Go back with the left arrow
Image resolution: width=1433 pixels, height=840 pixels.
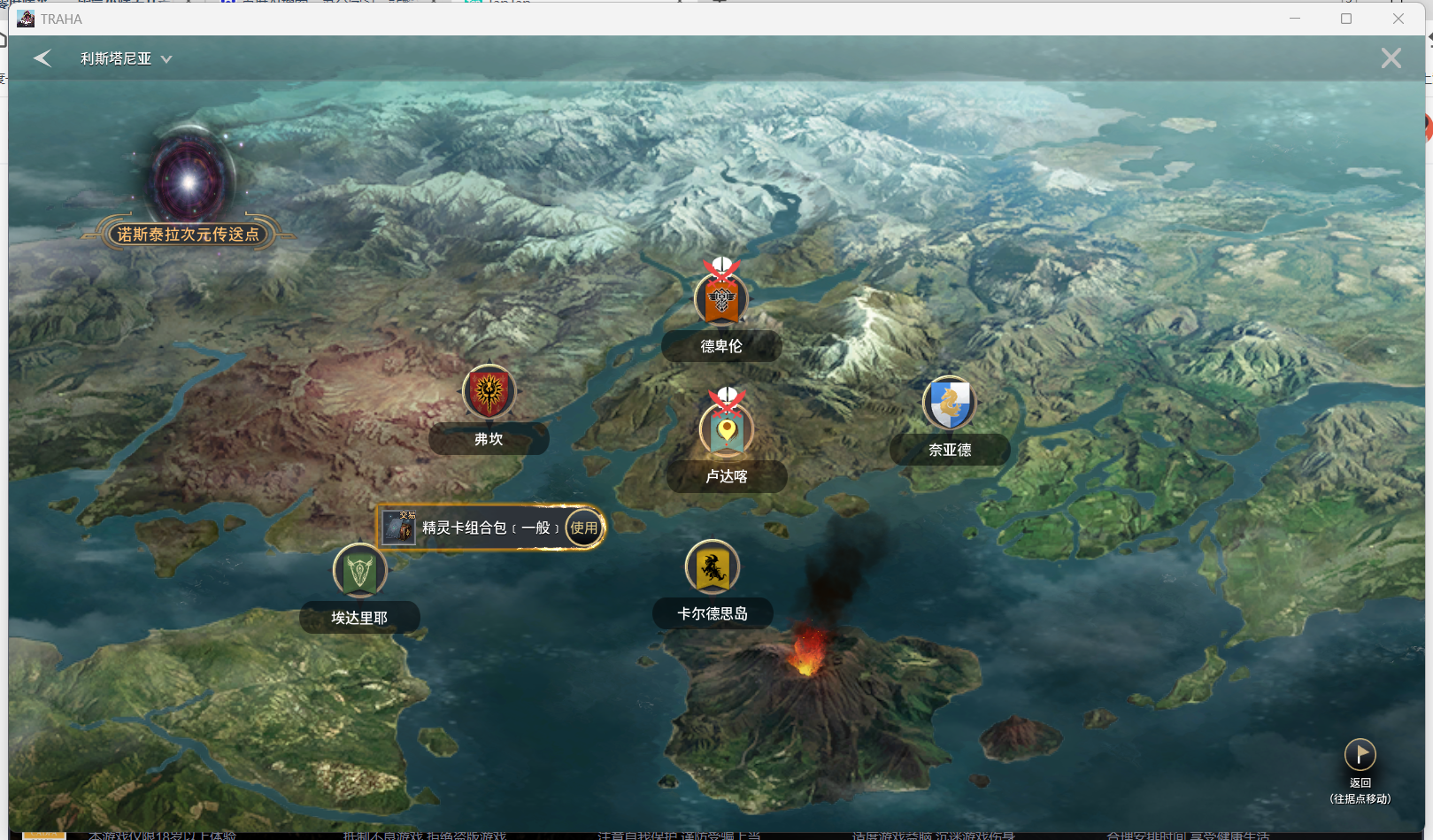(42, 58)
